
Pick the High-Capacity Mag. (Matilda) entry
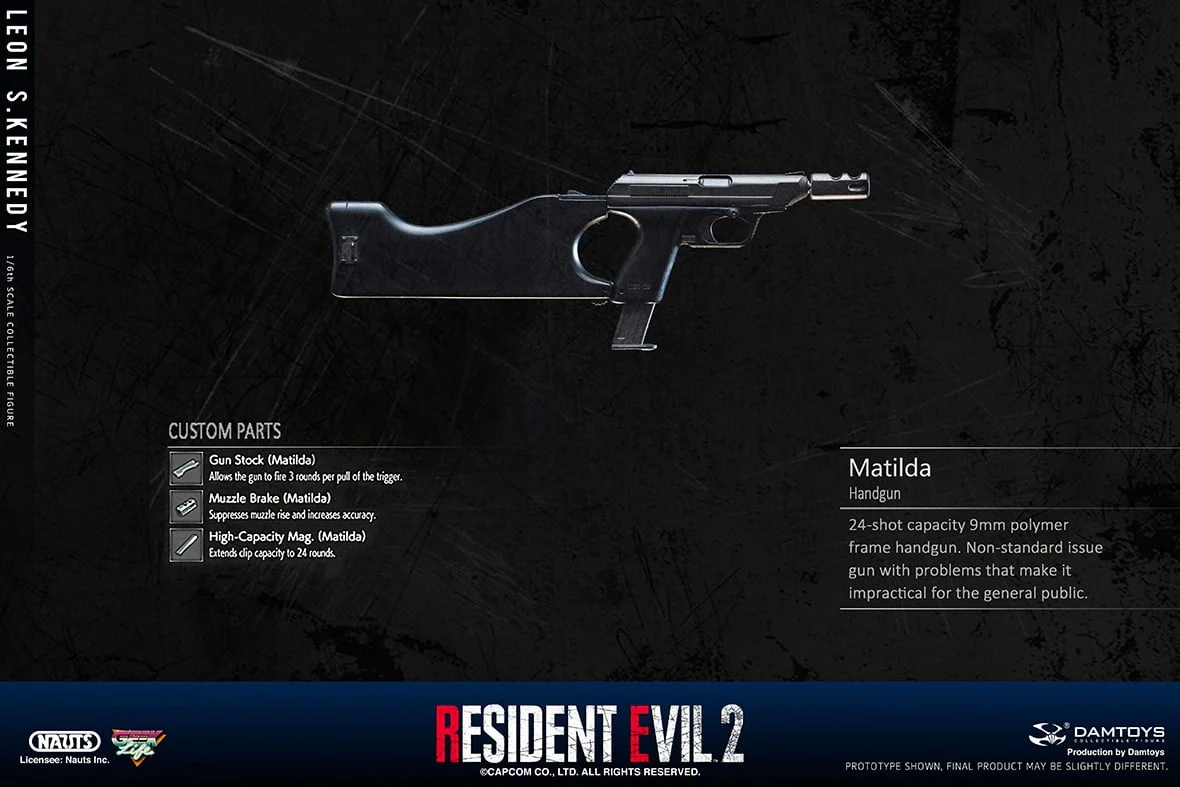[286, 537]
